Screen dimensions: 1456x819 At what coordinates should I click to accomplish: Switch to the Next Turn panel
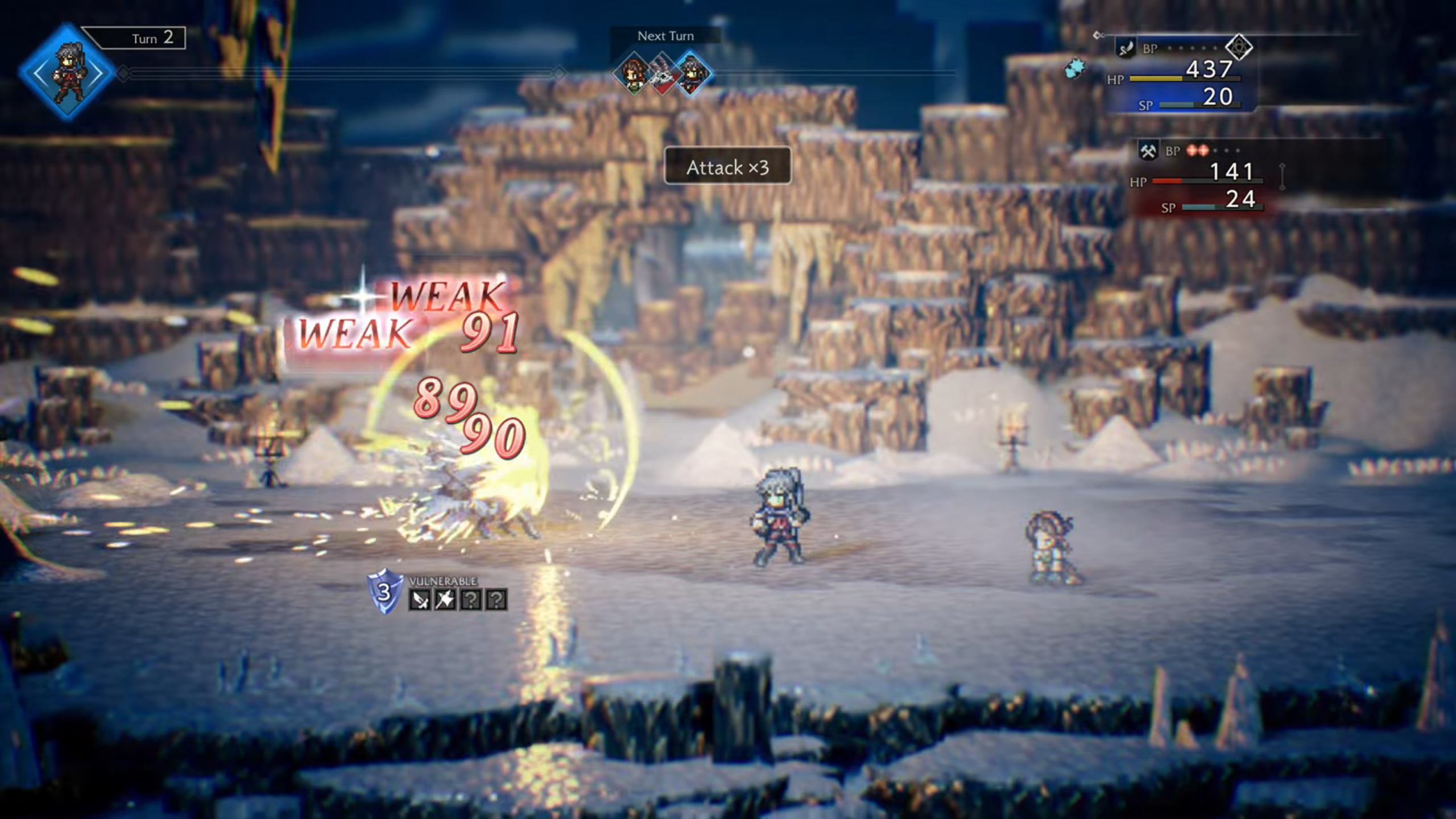click(x=666, y=35)
